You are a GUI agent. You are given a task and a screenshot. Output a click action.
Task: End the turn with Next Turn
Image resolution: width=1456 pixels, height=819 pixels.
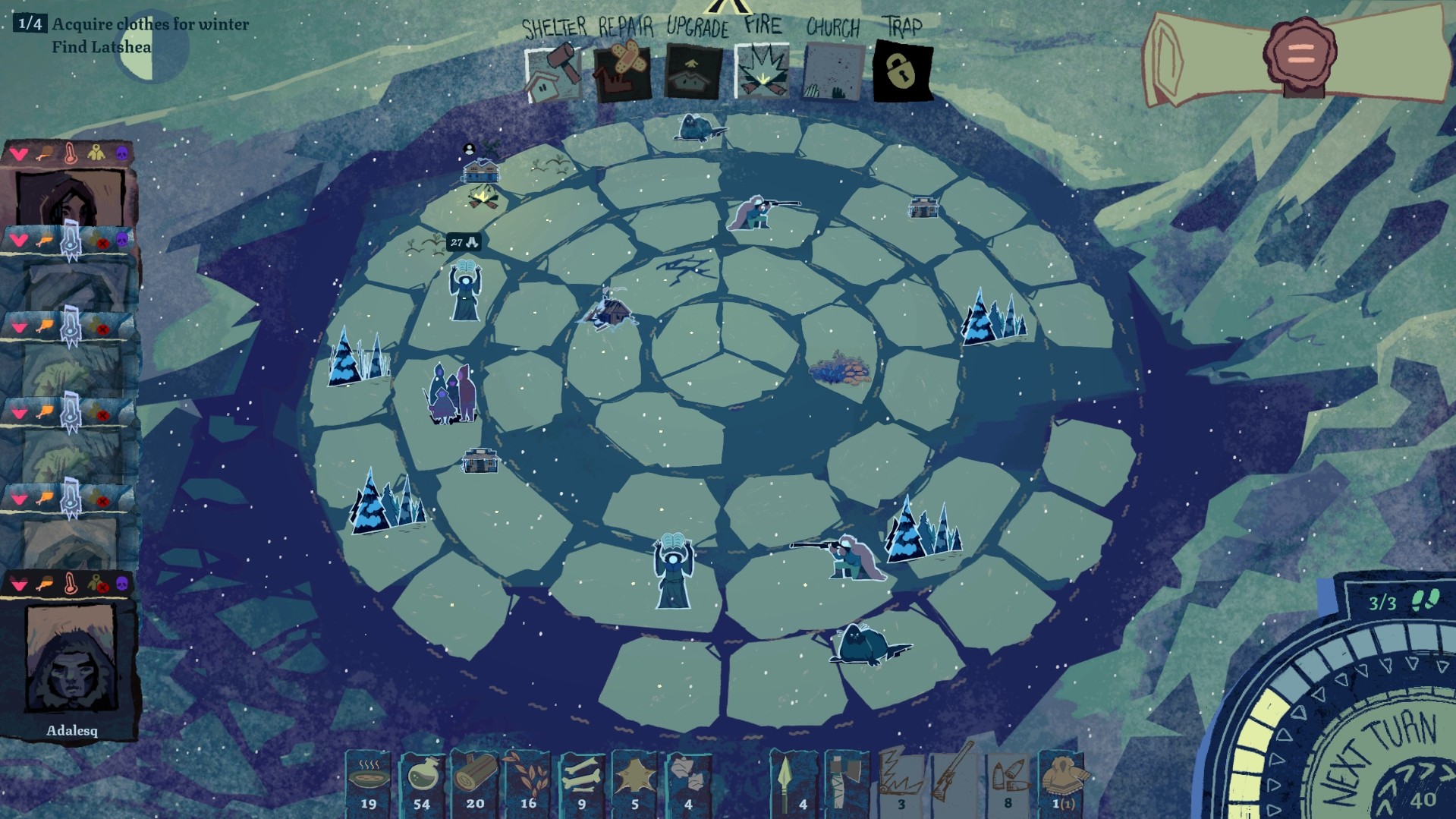pyautogui.click(x=1381, y=759)
